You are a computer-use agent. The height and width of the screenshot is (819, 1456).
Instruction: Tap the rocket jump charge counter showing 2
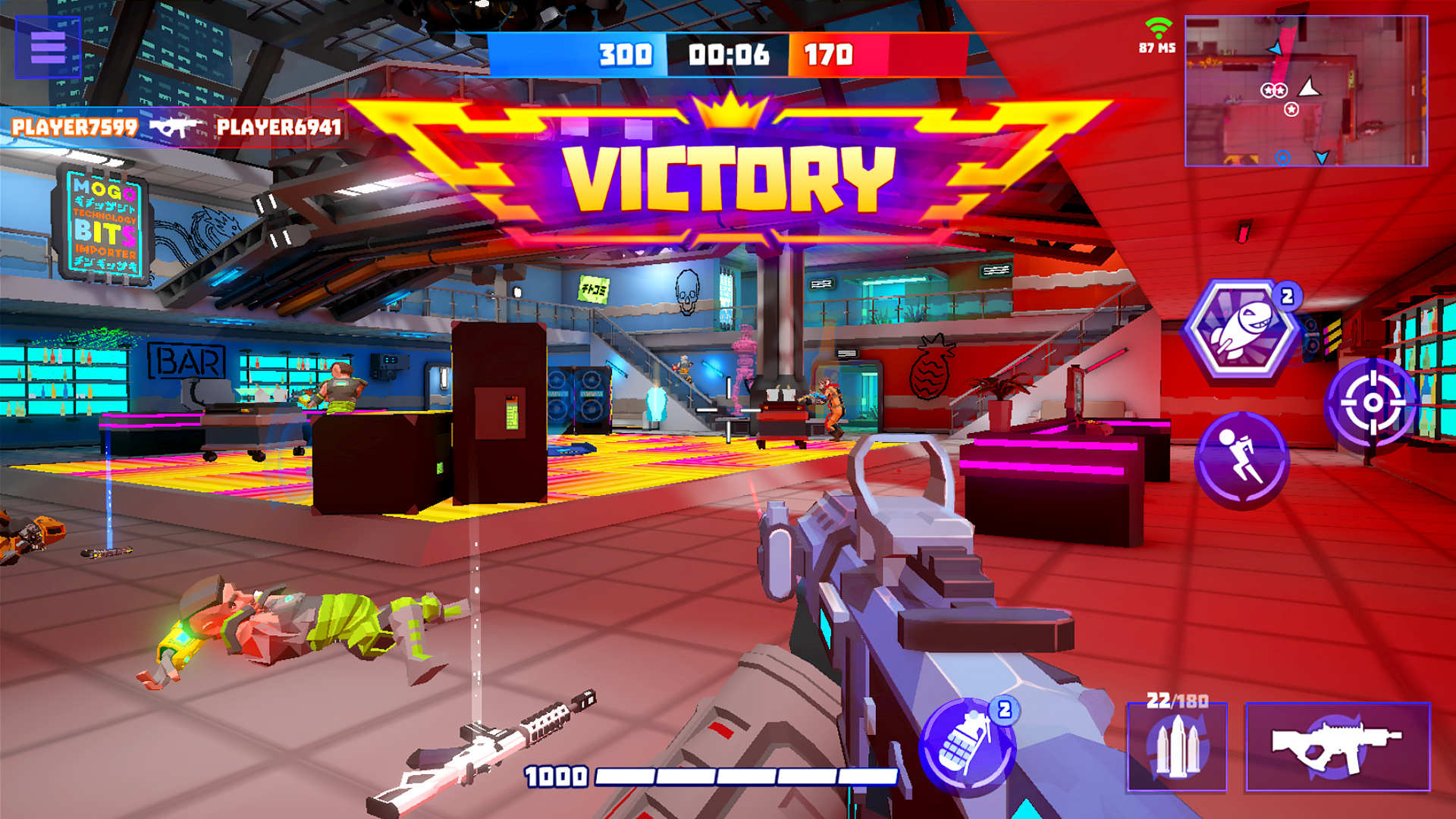1287,298
